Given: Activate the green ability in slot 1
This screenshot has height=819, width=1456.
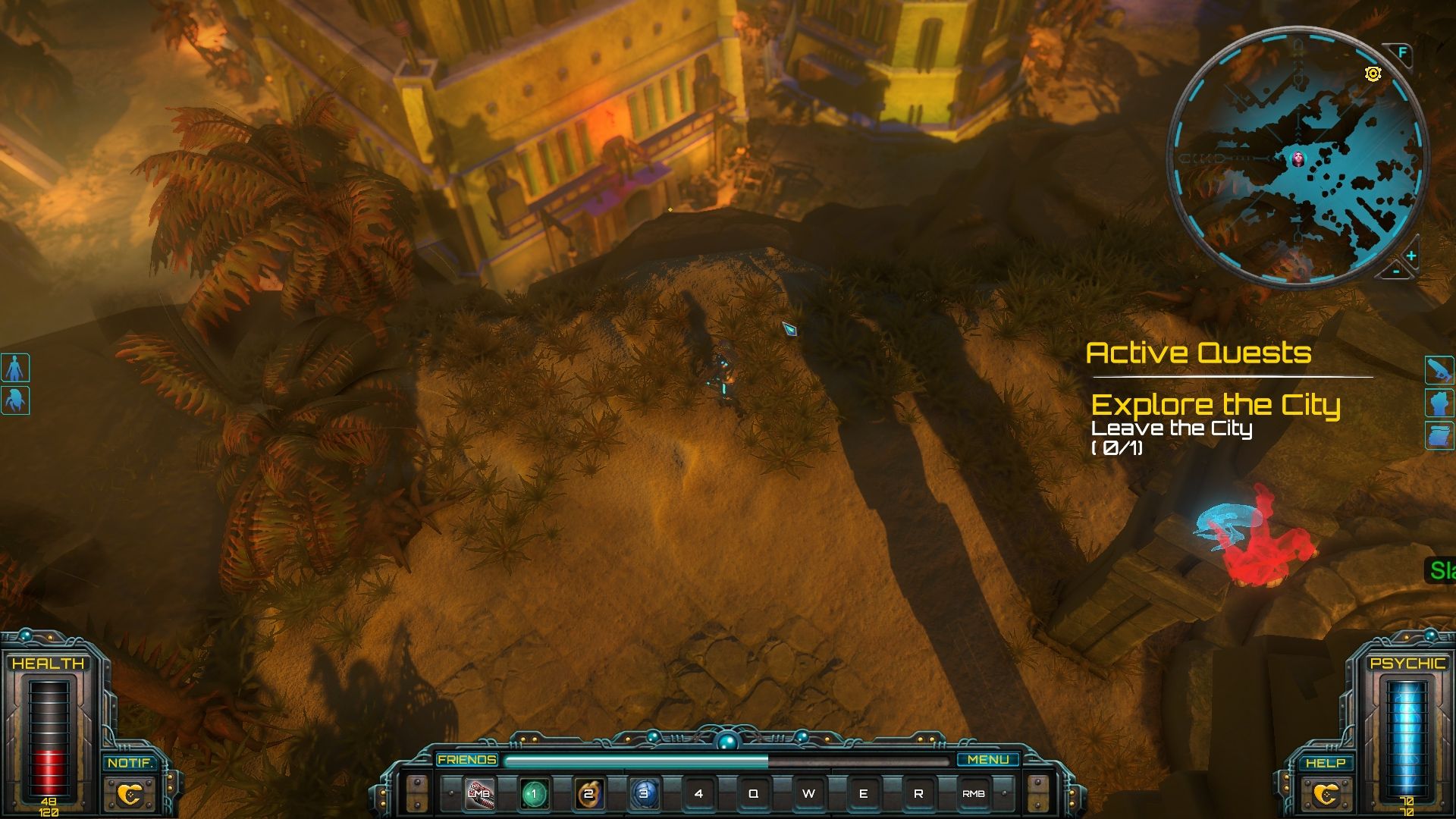Looking at the screenshot, I should click(534, 794).
